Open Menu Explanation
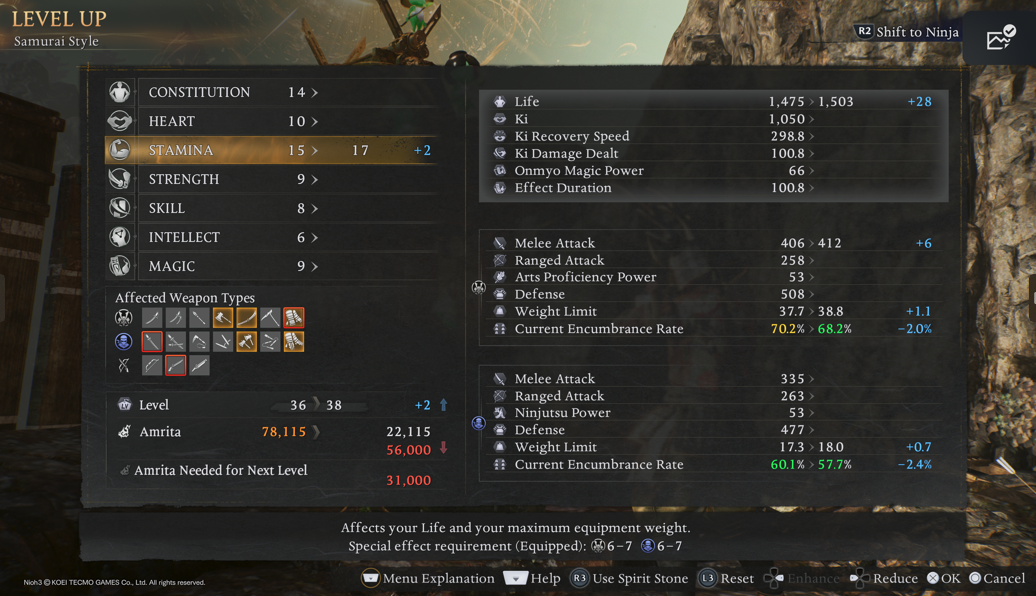 tap(428, 578)
